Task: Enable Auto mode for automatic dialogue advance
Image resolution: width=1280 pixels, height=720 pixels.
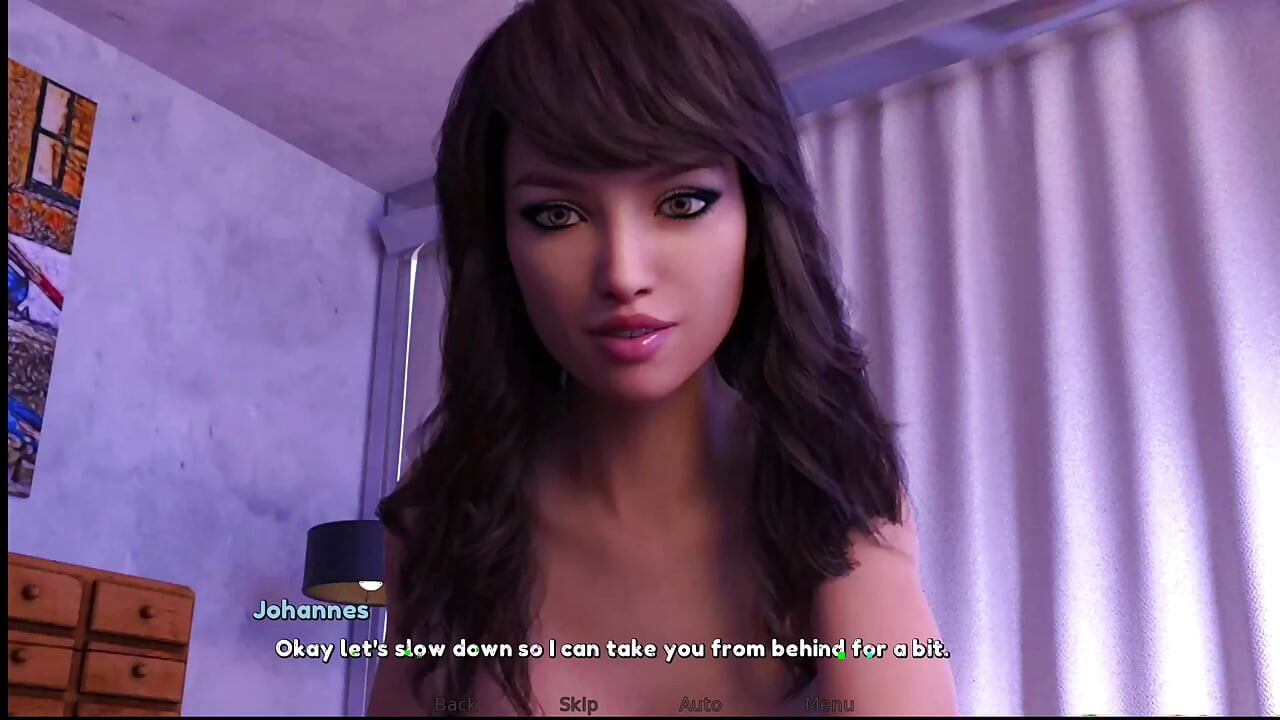Action: pos(701,704)
